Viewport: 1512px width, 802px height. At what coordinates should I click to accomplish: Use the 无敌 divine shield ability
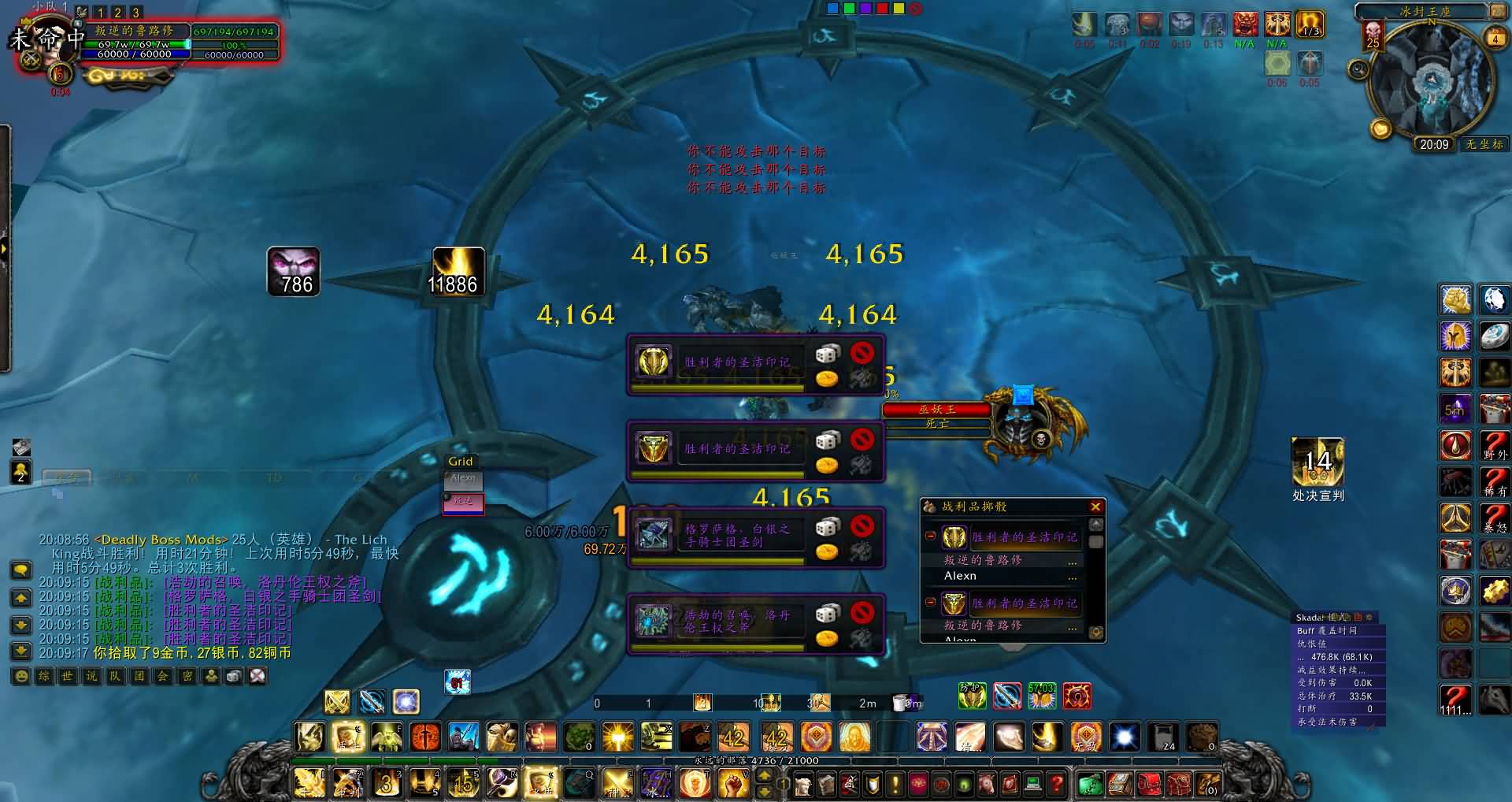click(x=1085, y=737)
